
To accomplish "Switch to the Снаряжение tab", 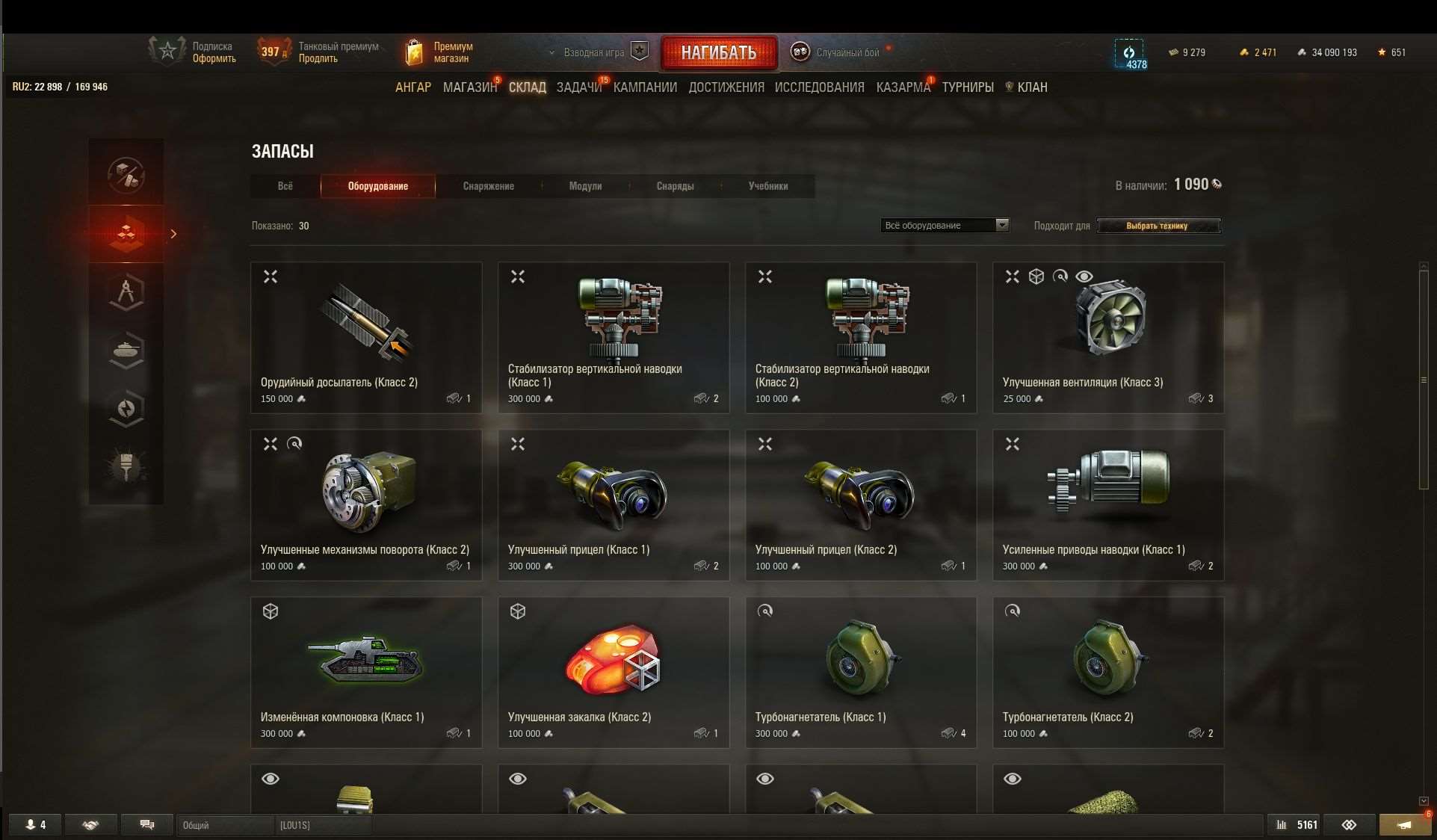I will point(489,186).
